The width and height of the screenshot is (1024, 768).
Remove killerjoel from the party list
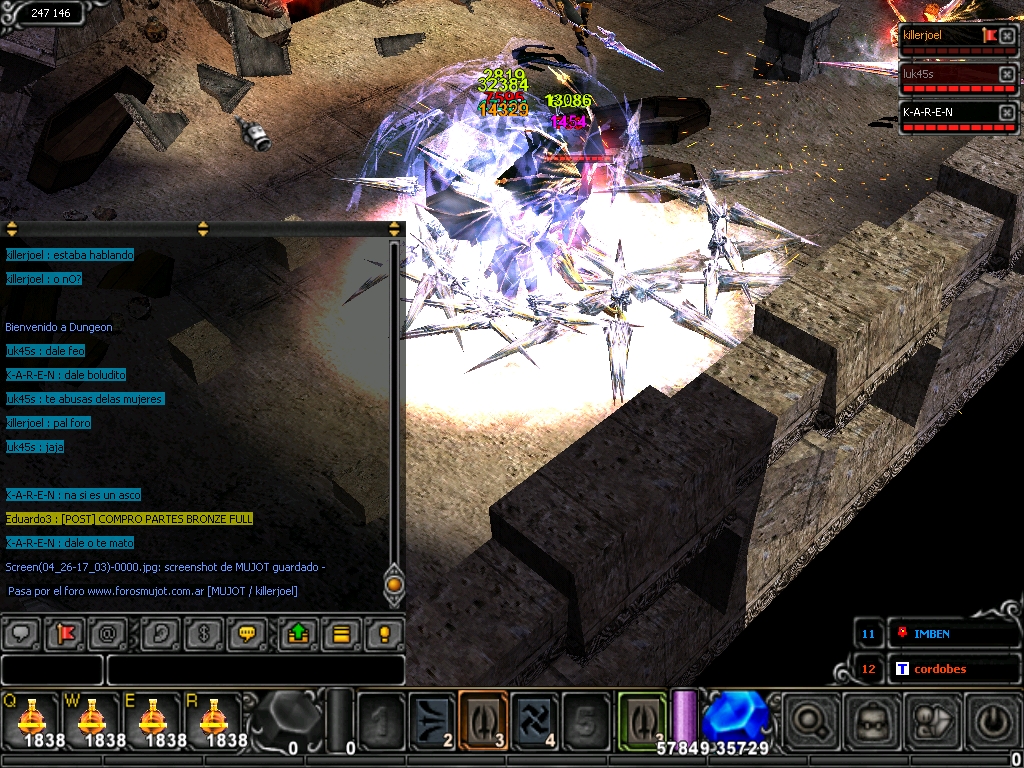[x=1007, y=37]
